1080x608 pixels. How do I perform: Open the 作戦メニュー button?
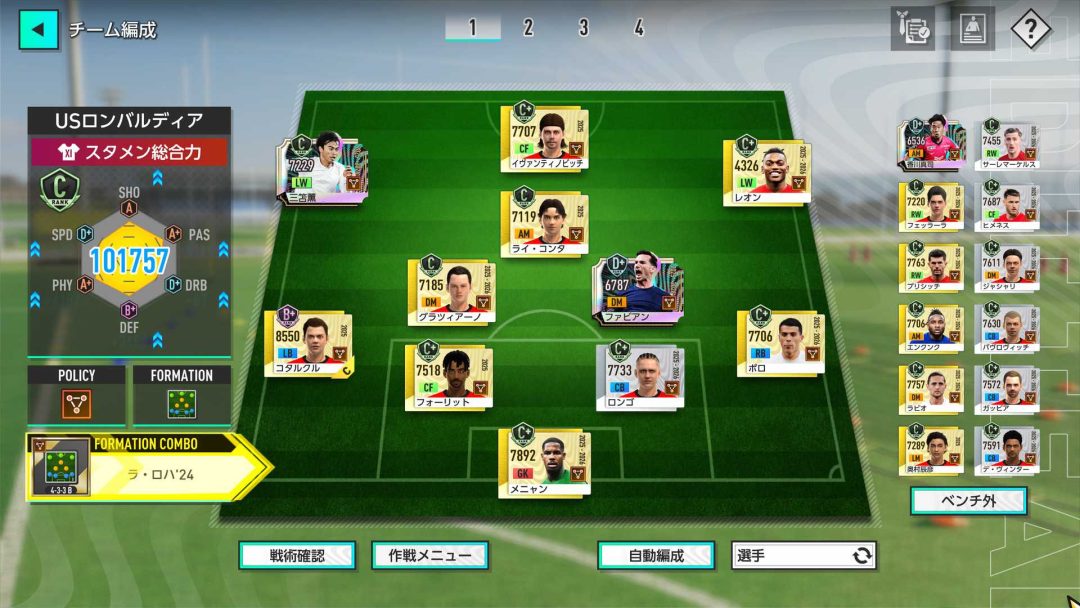[x=430, y=556]
